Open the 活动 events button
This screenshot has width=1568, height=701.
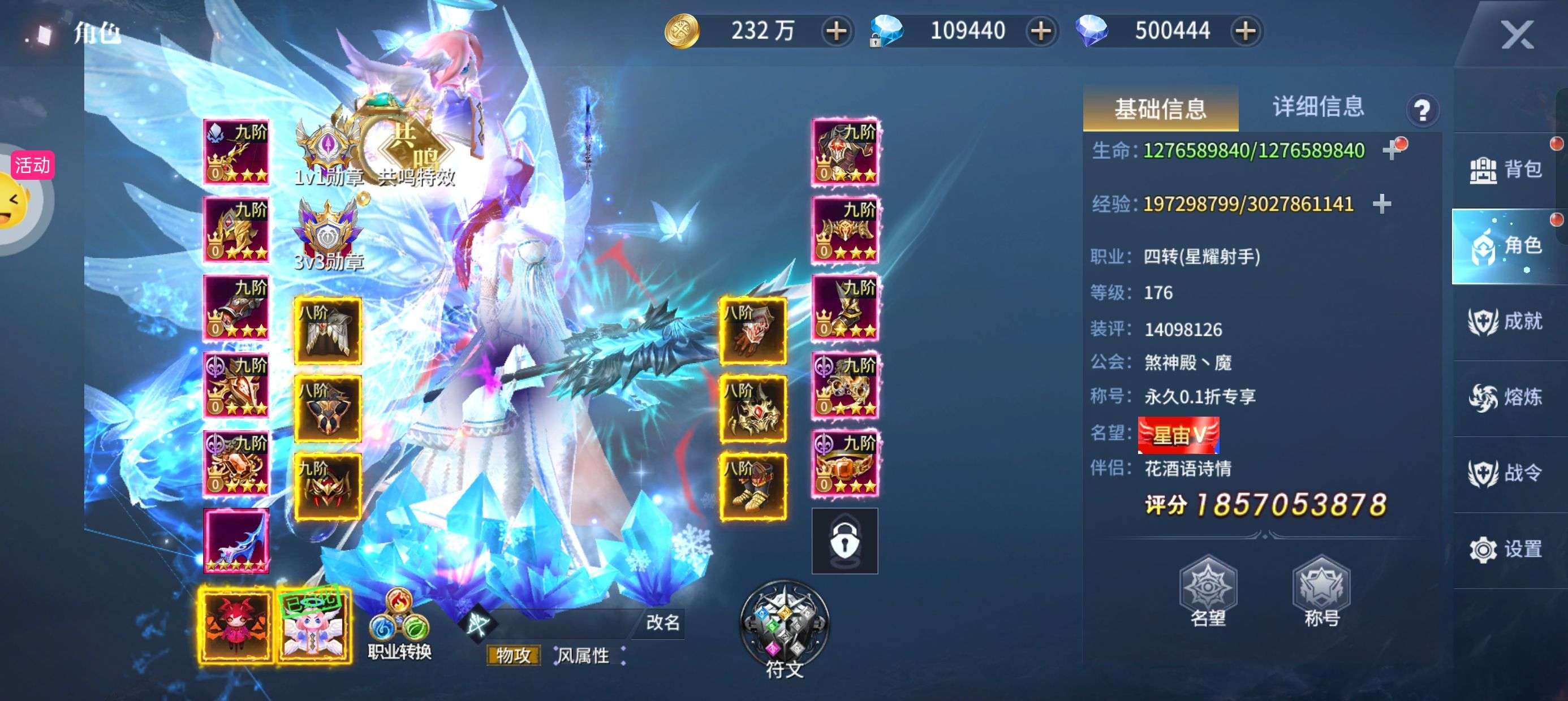tap(32, 166)
